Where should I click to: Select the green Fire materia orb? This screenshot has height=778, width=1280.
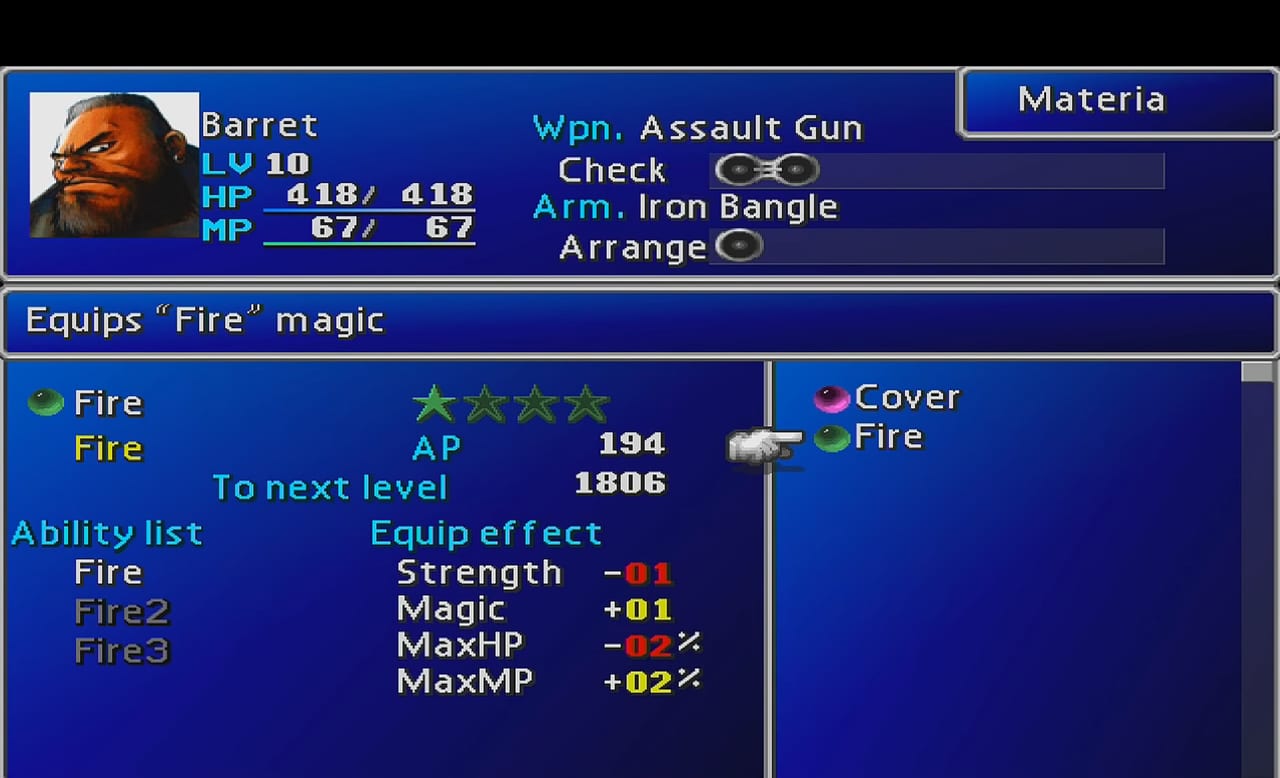point(45,402)
